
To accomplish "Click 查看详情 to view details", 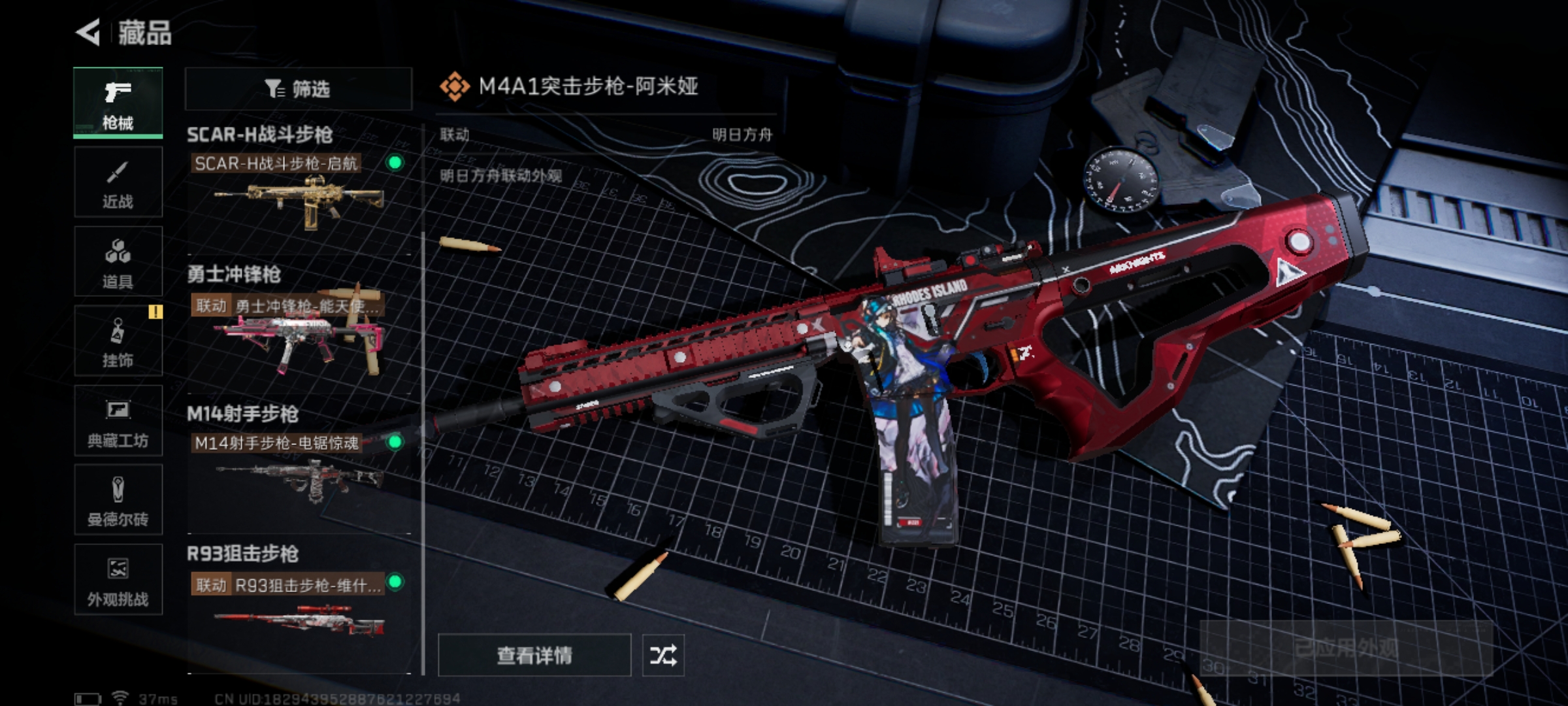I will click(534, 655).
